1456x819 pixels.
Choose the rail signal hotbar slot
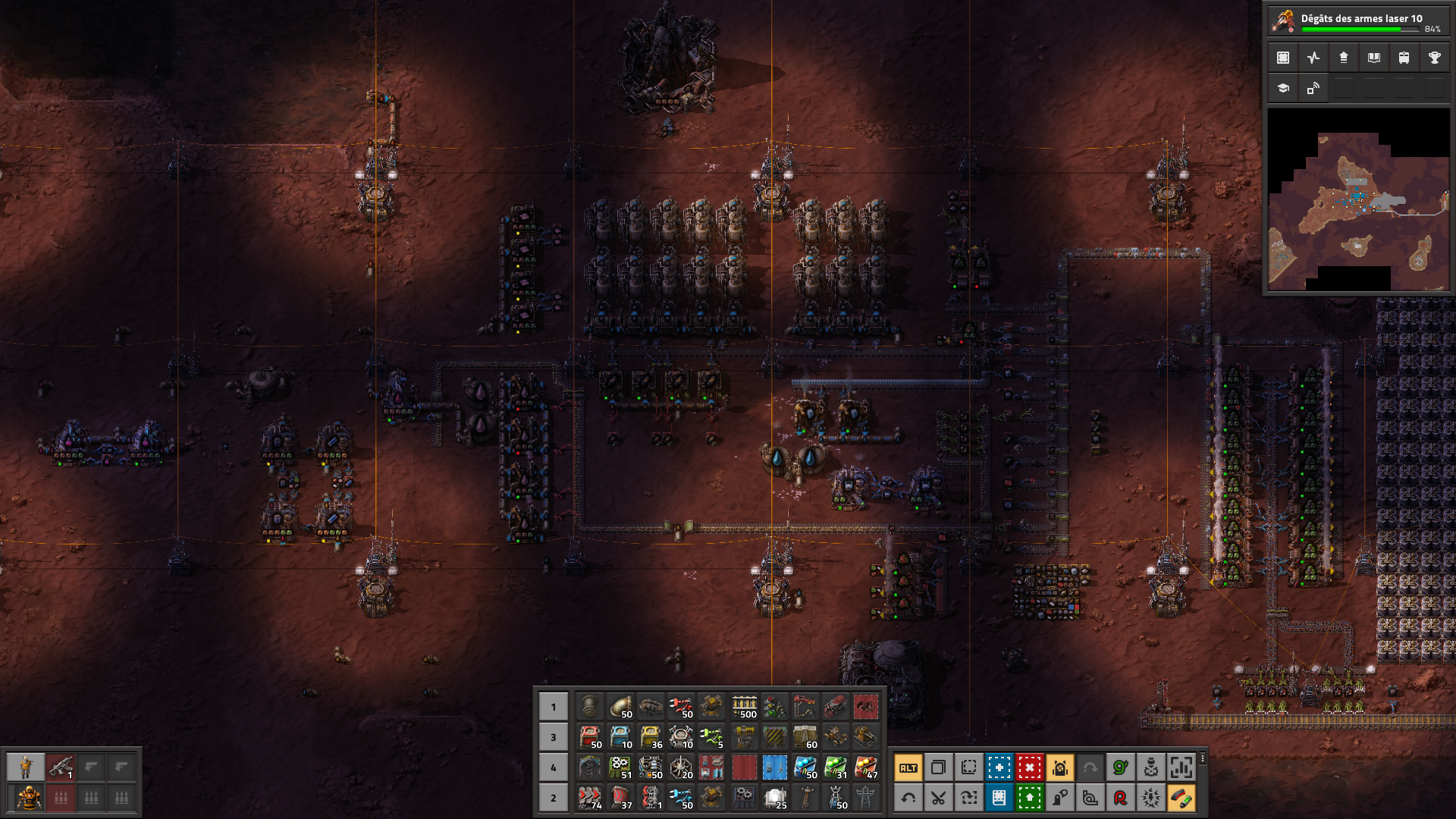pyautogui.click(x=774, y=707)
